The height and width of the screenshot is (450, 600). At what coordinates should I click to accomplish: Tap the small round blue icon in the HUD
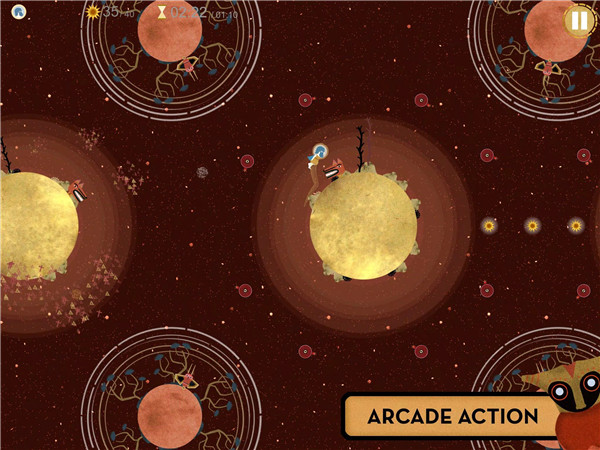pyautogui.click(x=19, y=13)
